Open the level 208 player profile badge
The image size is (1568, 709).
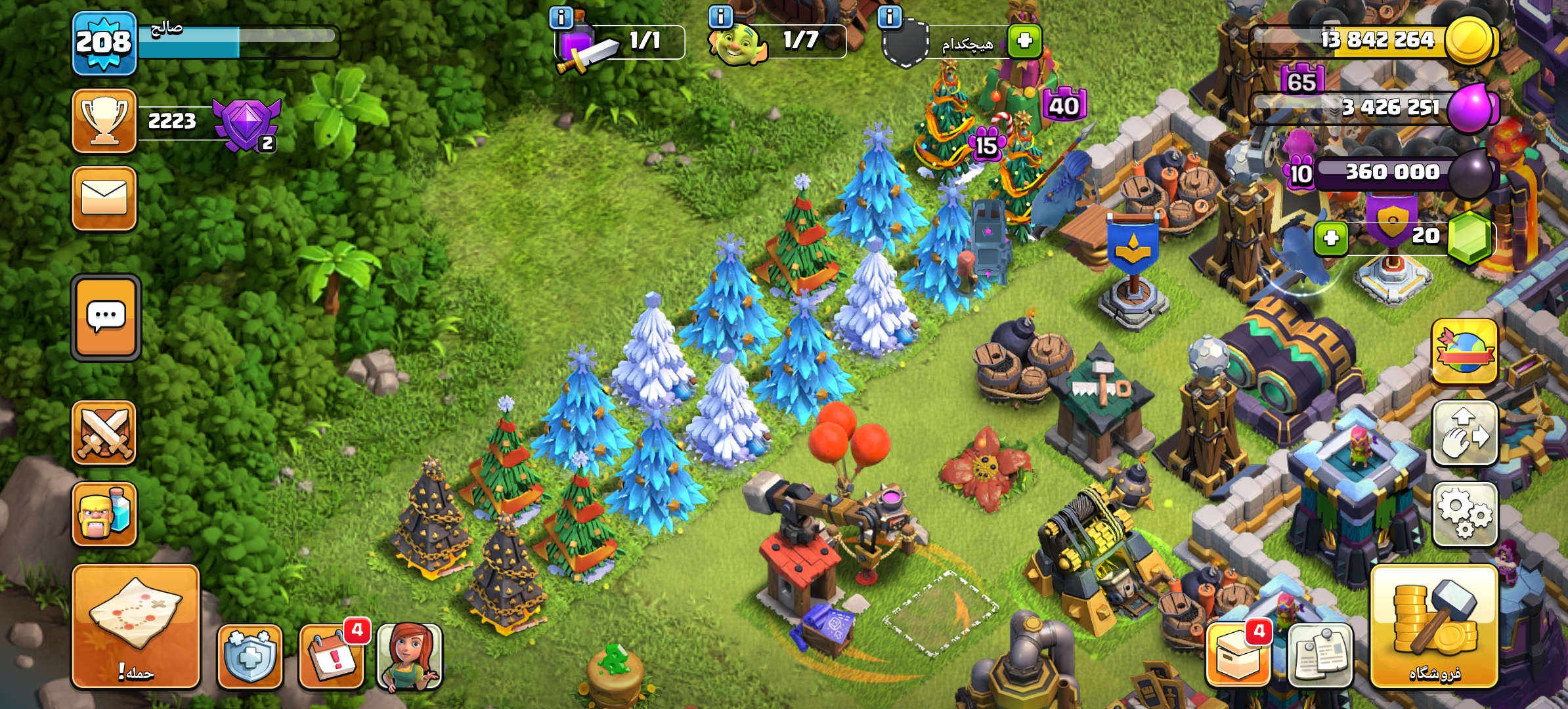point(104,43)
